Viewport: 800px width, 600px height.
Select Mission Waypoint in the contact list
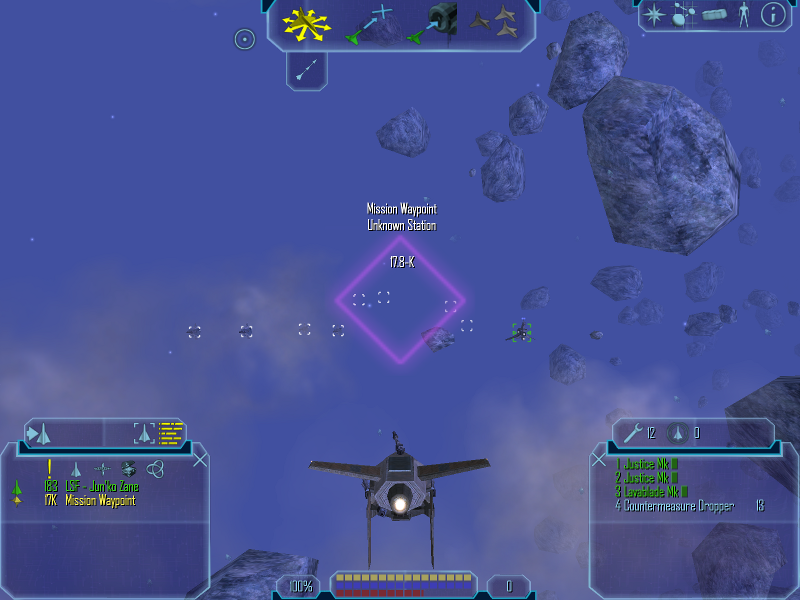coord(100,500)
